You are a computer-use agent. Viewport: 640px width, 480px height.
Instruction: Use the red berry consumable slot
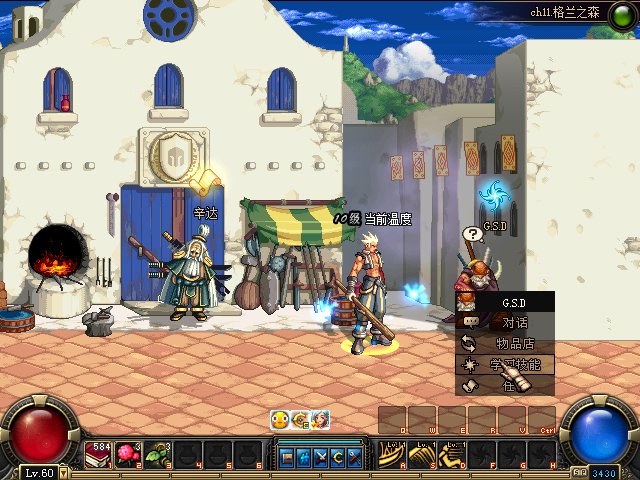pos(128,455)
